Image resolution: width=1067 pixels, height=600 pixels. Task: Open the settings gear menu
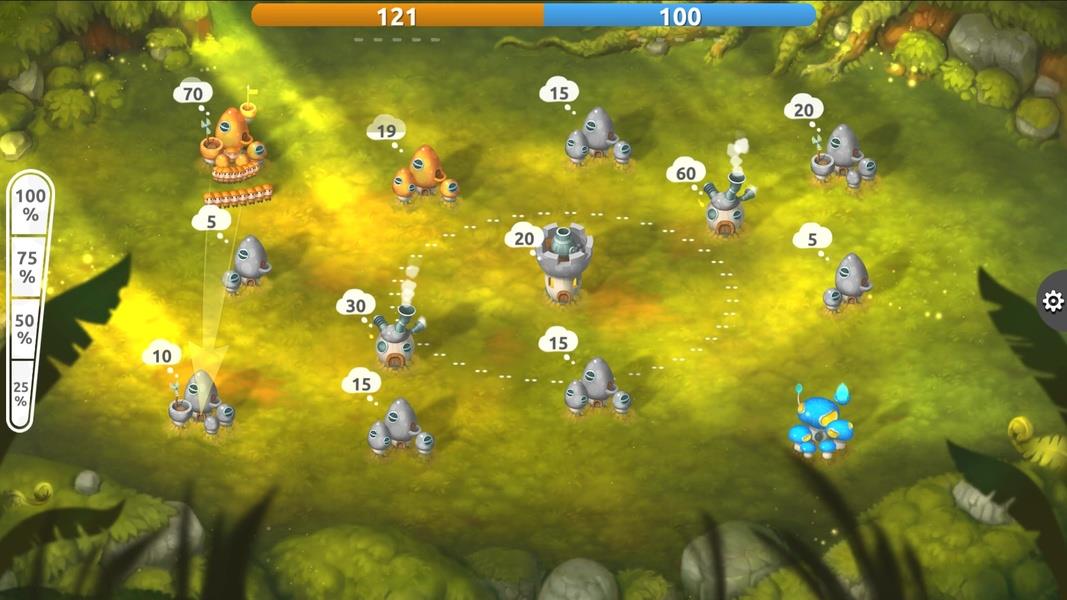click(1052, 301)
